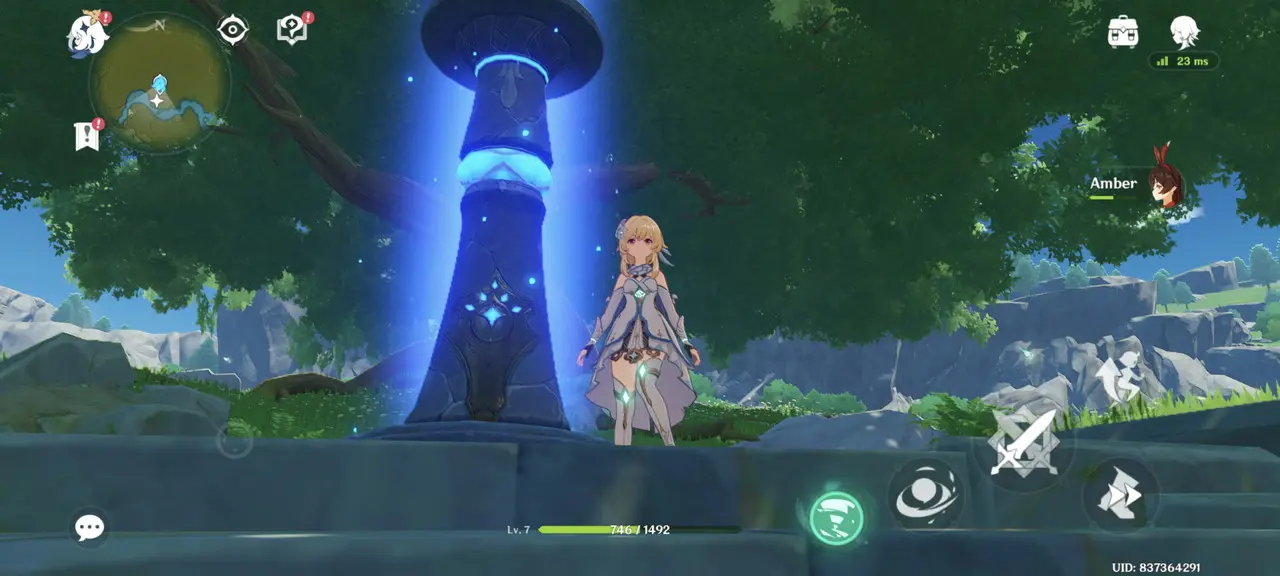The image size is (1280, 576).
Task: Open the tutorial question-mark book icon
Action: pos(291,30)
